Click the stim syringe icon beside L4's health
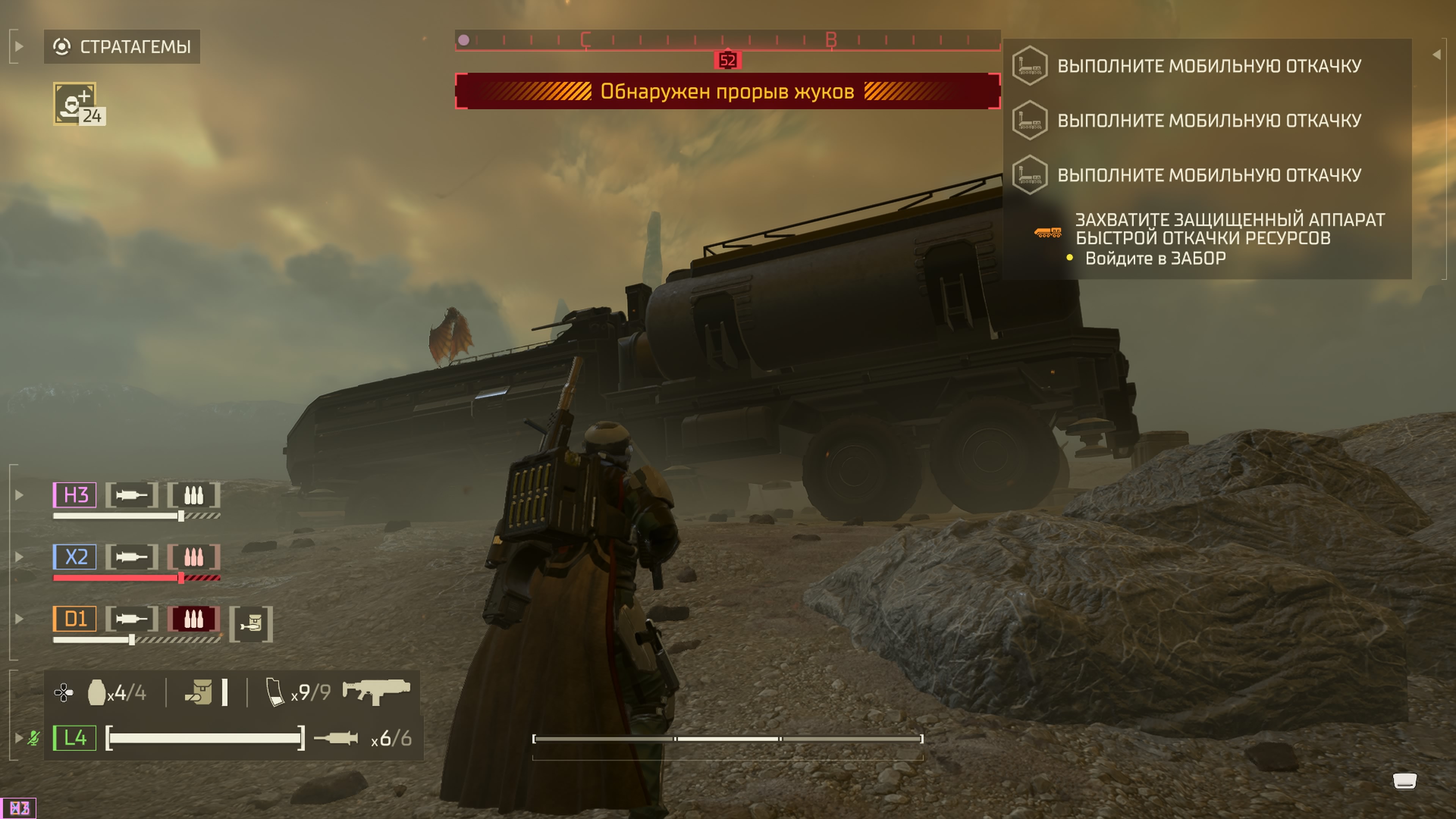The height and width of the screenshot is (819, 1456). pyautogui.click(x=336, y=738)
